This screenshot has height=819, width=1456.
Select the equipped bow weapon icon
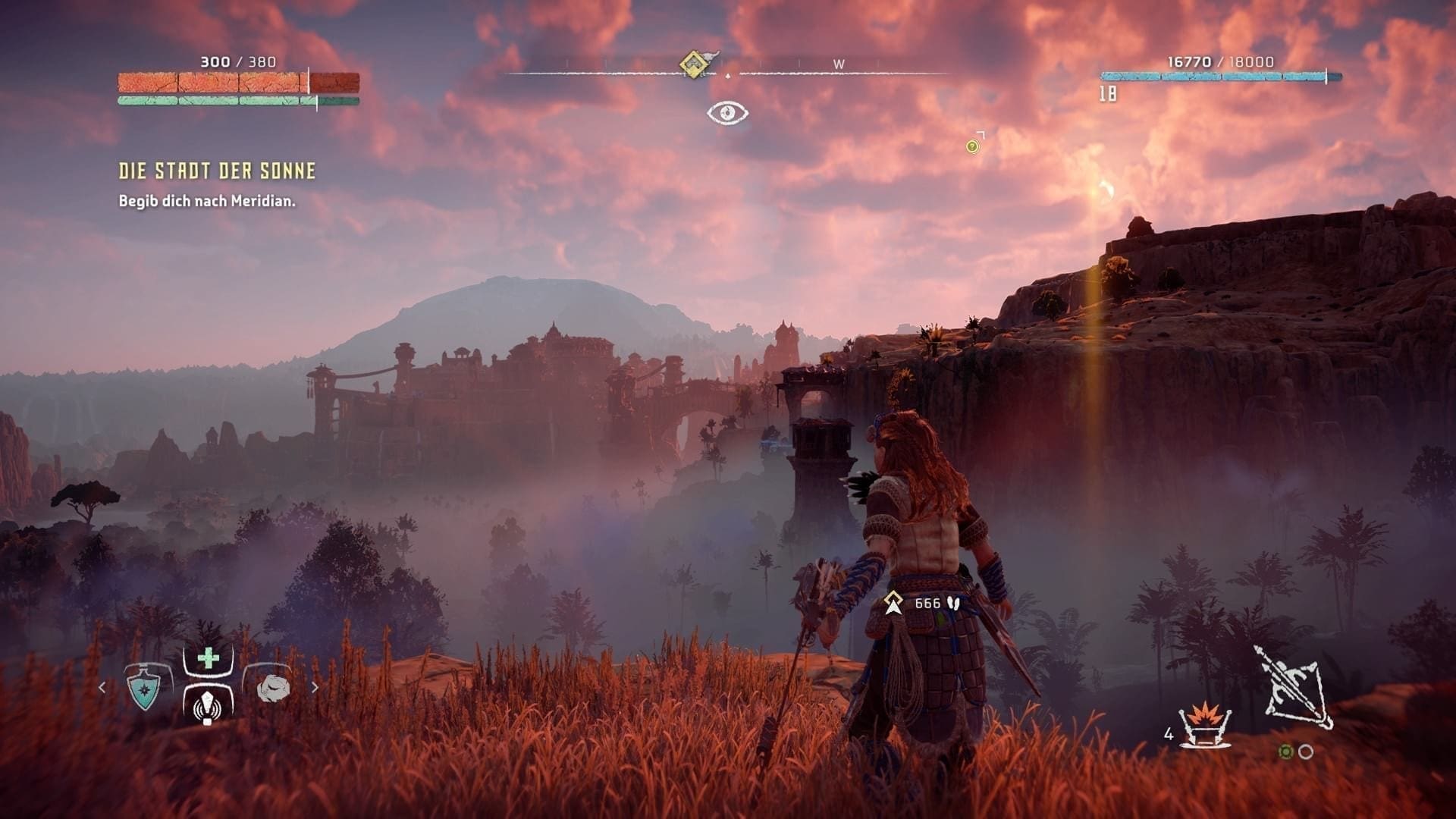(1295, 687)
